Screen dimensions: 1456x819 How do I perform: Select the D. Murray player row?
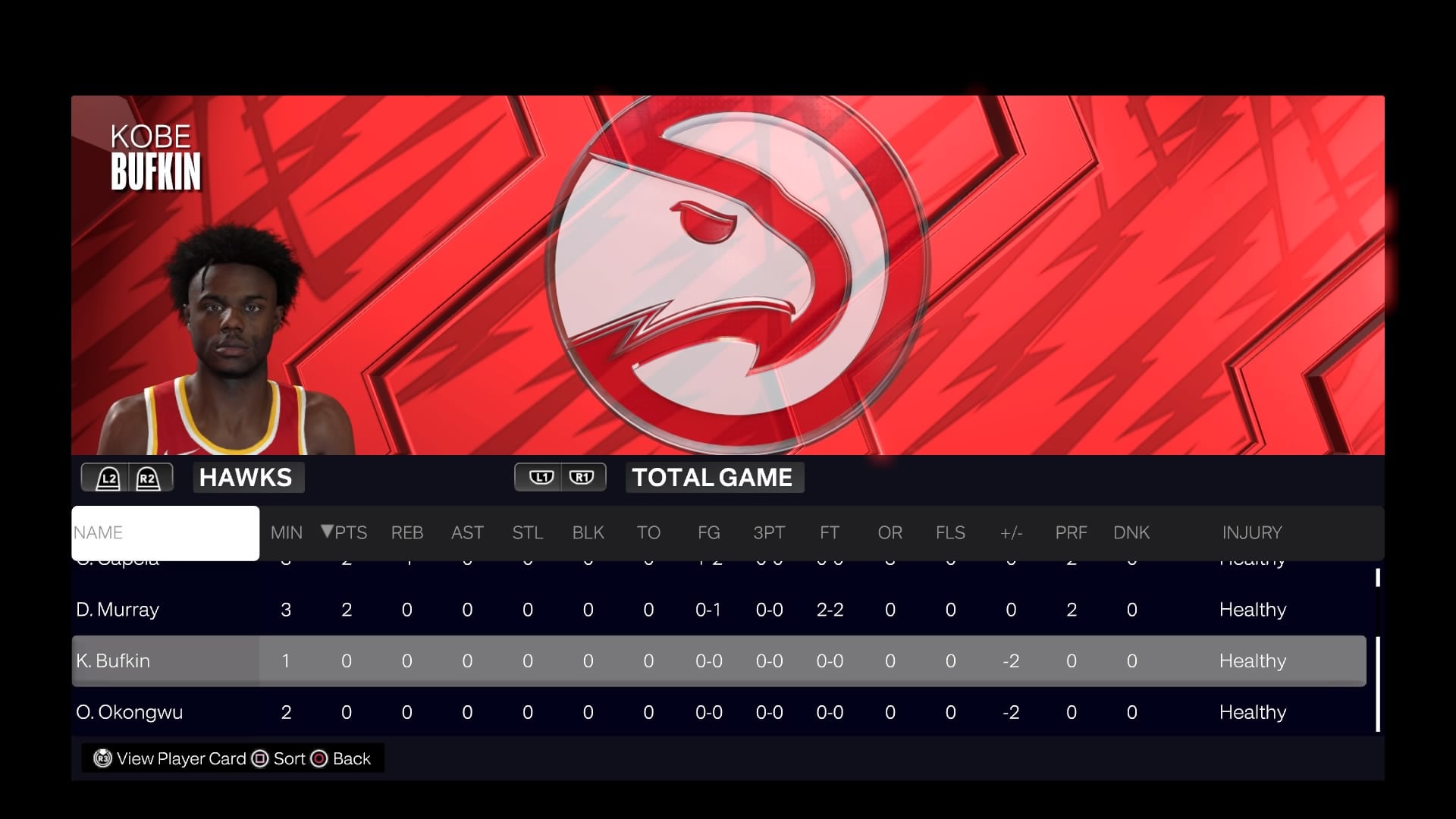pyautogui.click(x=118, y=610)
